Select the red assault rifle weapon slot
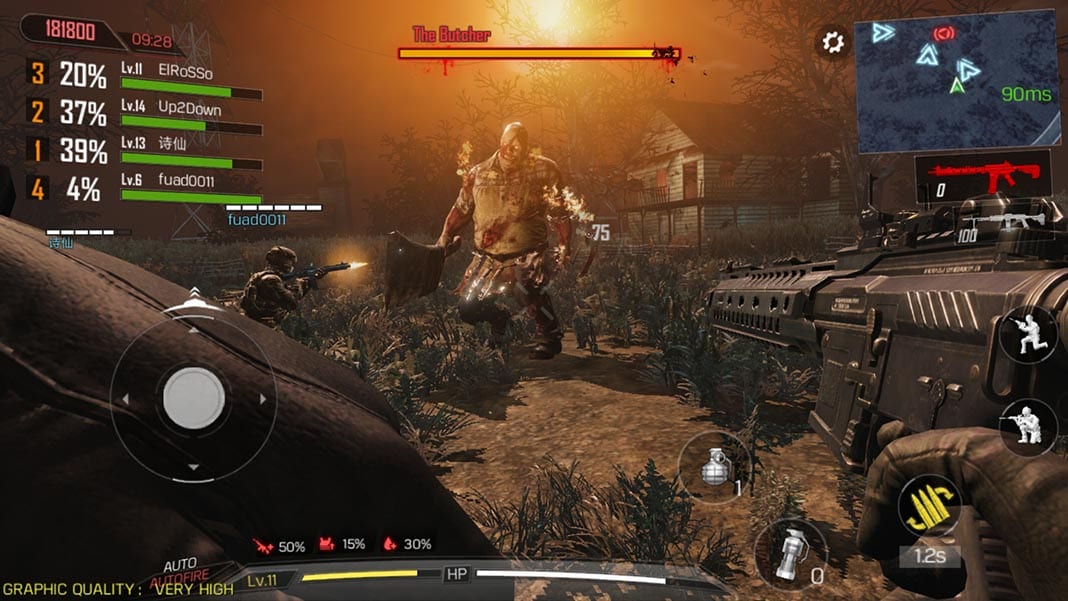Image resolution: width=1068 pixels, height=601 pixels. pos(983,177)
